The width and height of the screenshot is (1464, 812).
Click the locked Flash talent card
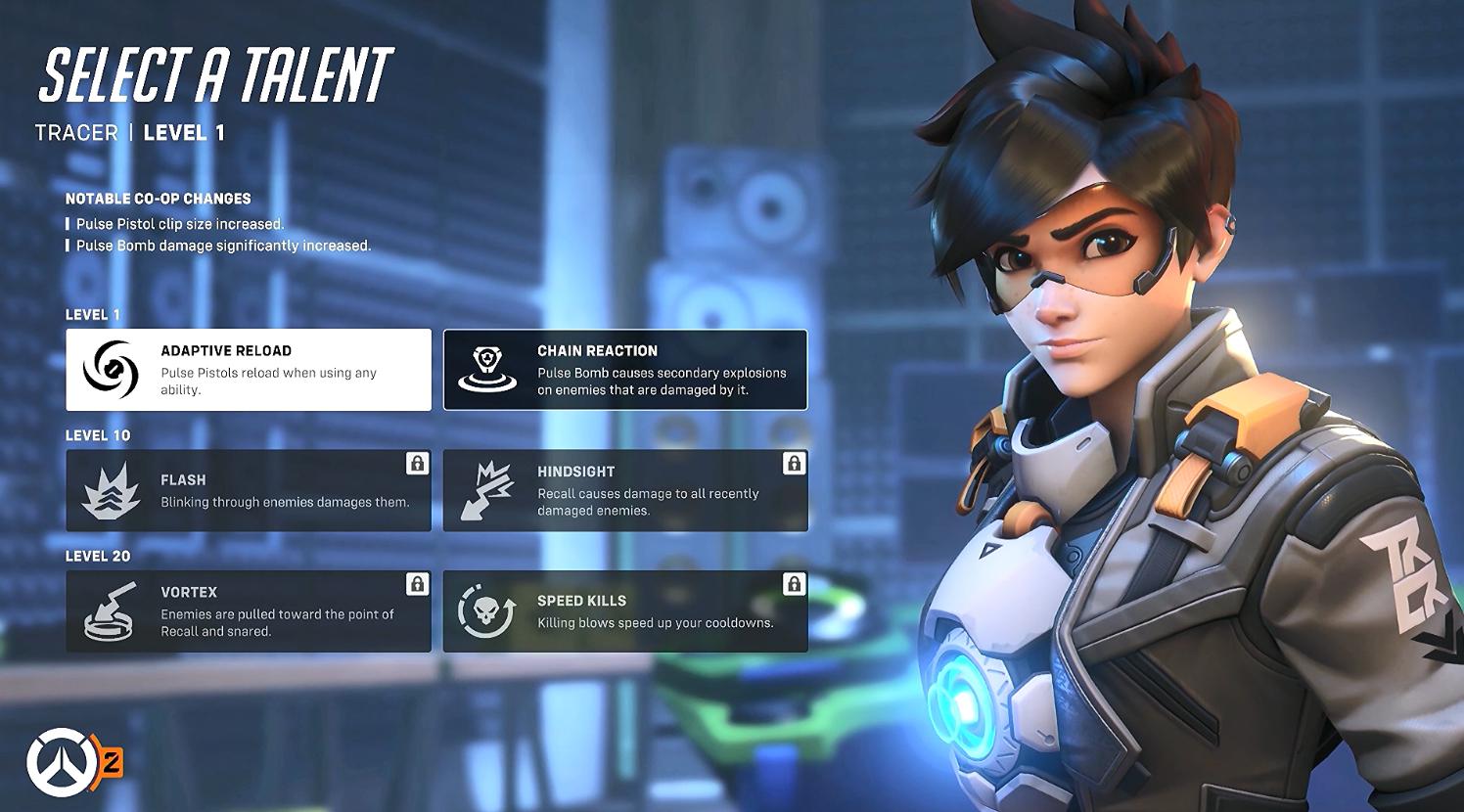click(x=249, y=491)
